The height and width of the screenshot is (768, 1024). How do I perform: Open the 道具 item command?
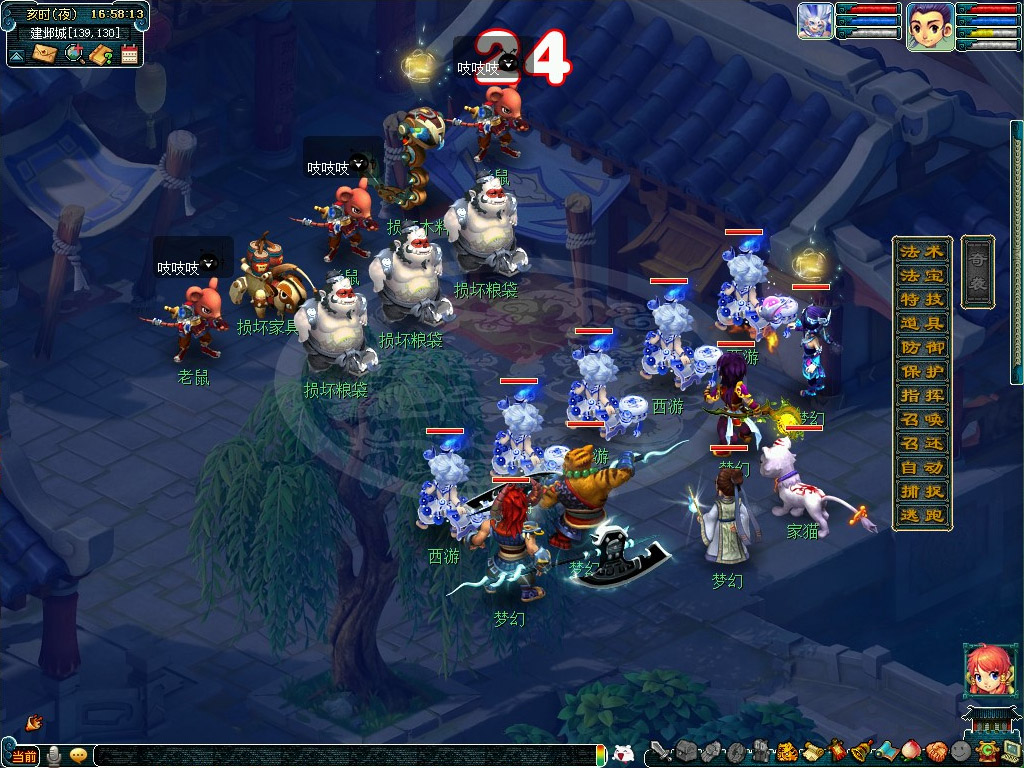pyautogui.click(x=920, y=323)
